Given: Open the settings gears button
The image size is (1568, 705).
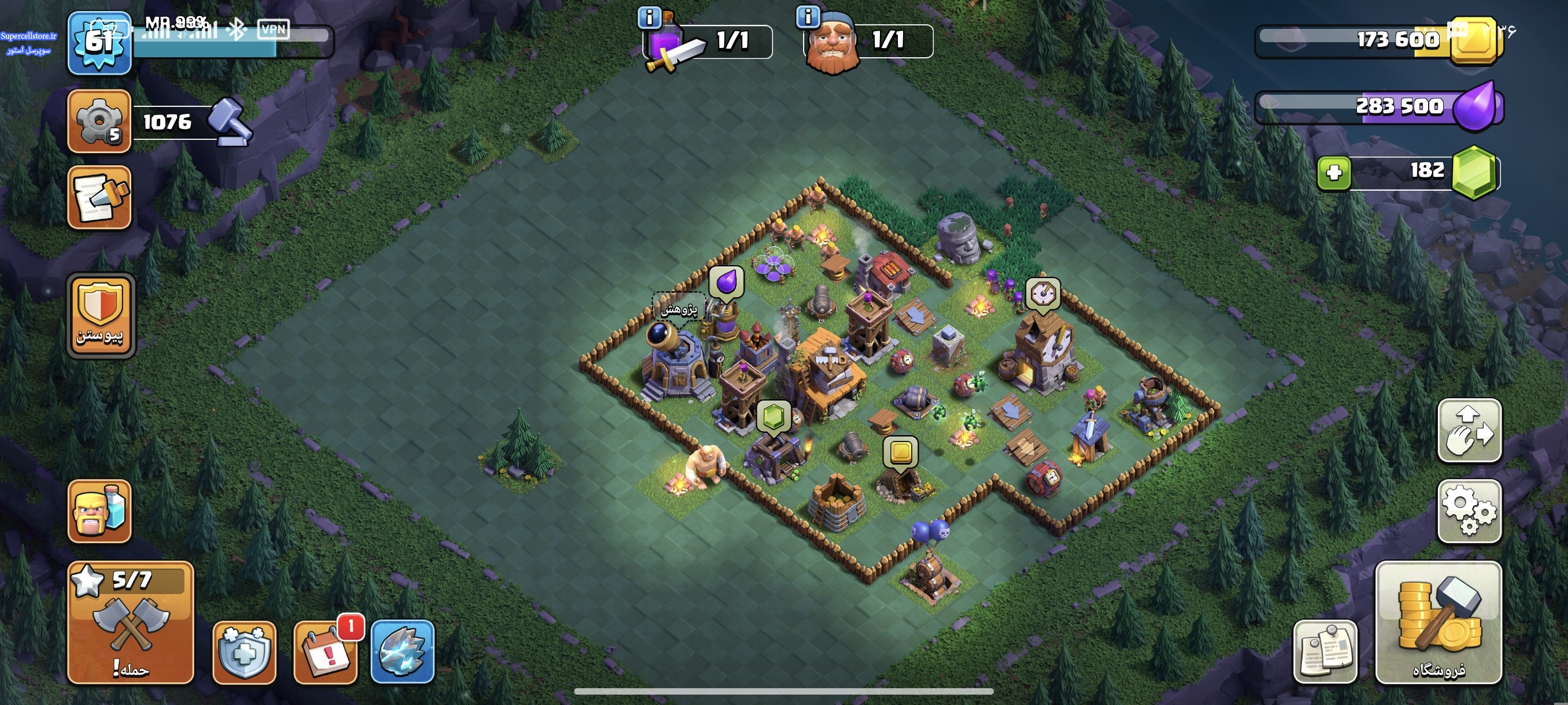Looking at the screenshot, I should pos(1469,511).
